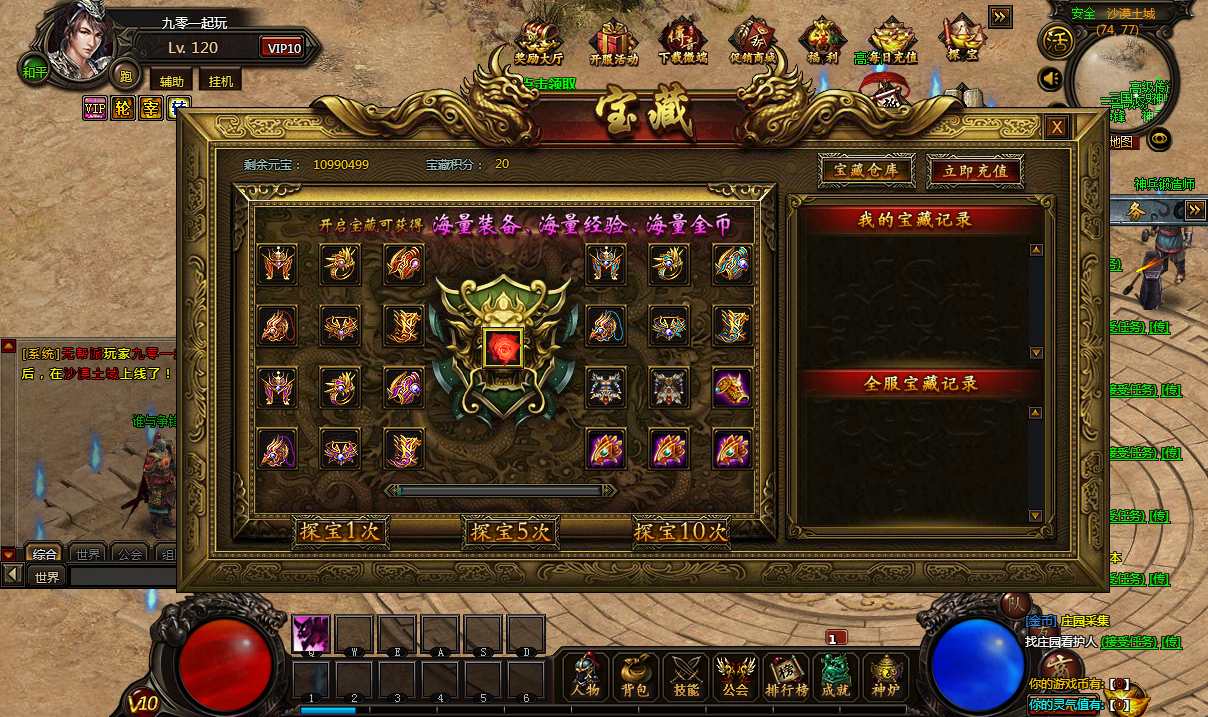The image size is (1208, 717).
Task: Click the VIP10 badge
Action: (284, 48)
